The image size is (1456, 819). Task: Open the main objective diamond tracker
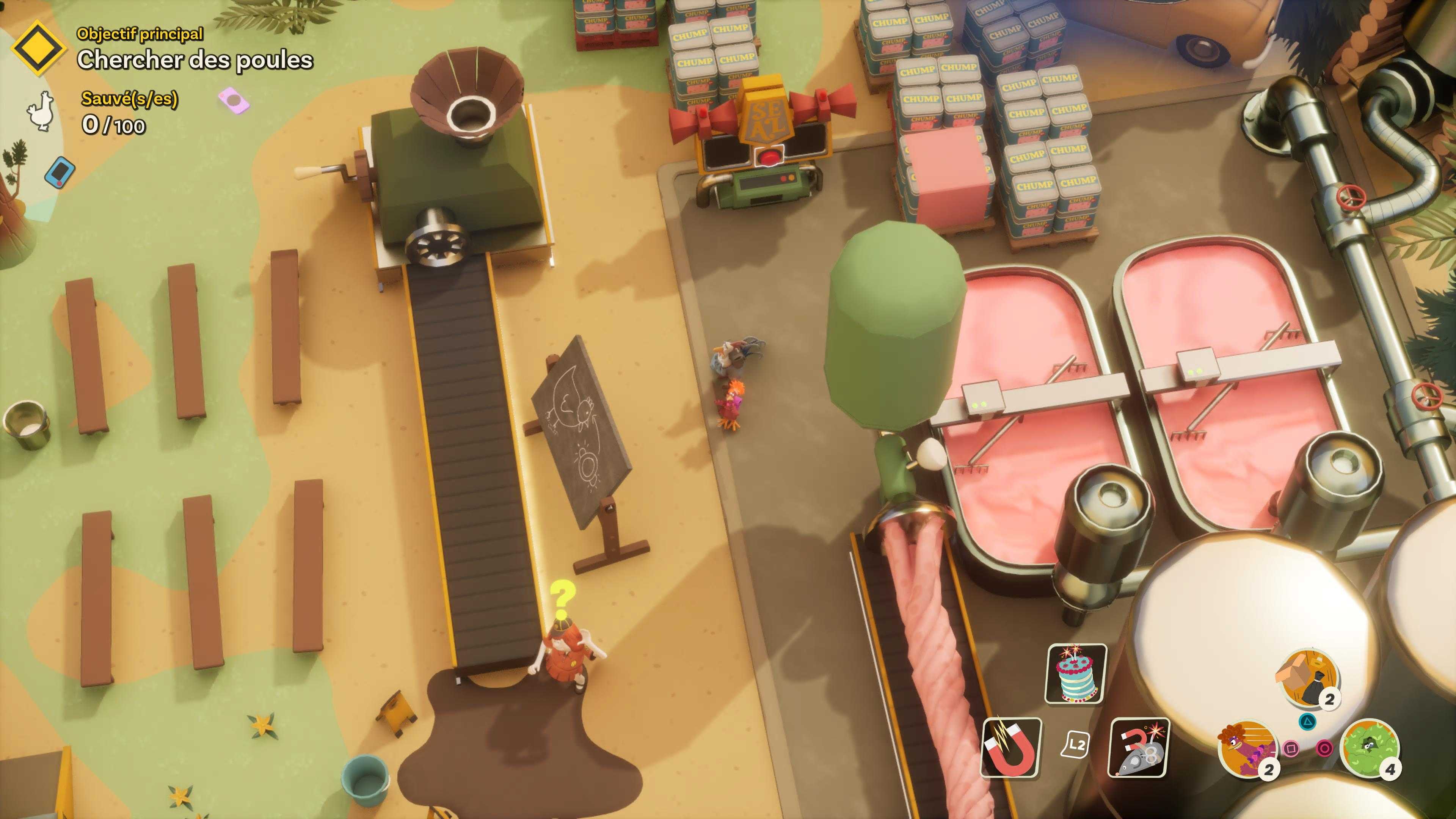click(x=38, y=49)
